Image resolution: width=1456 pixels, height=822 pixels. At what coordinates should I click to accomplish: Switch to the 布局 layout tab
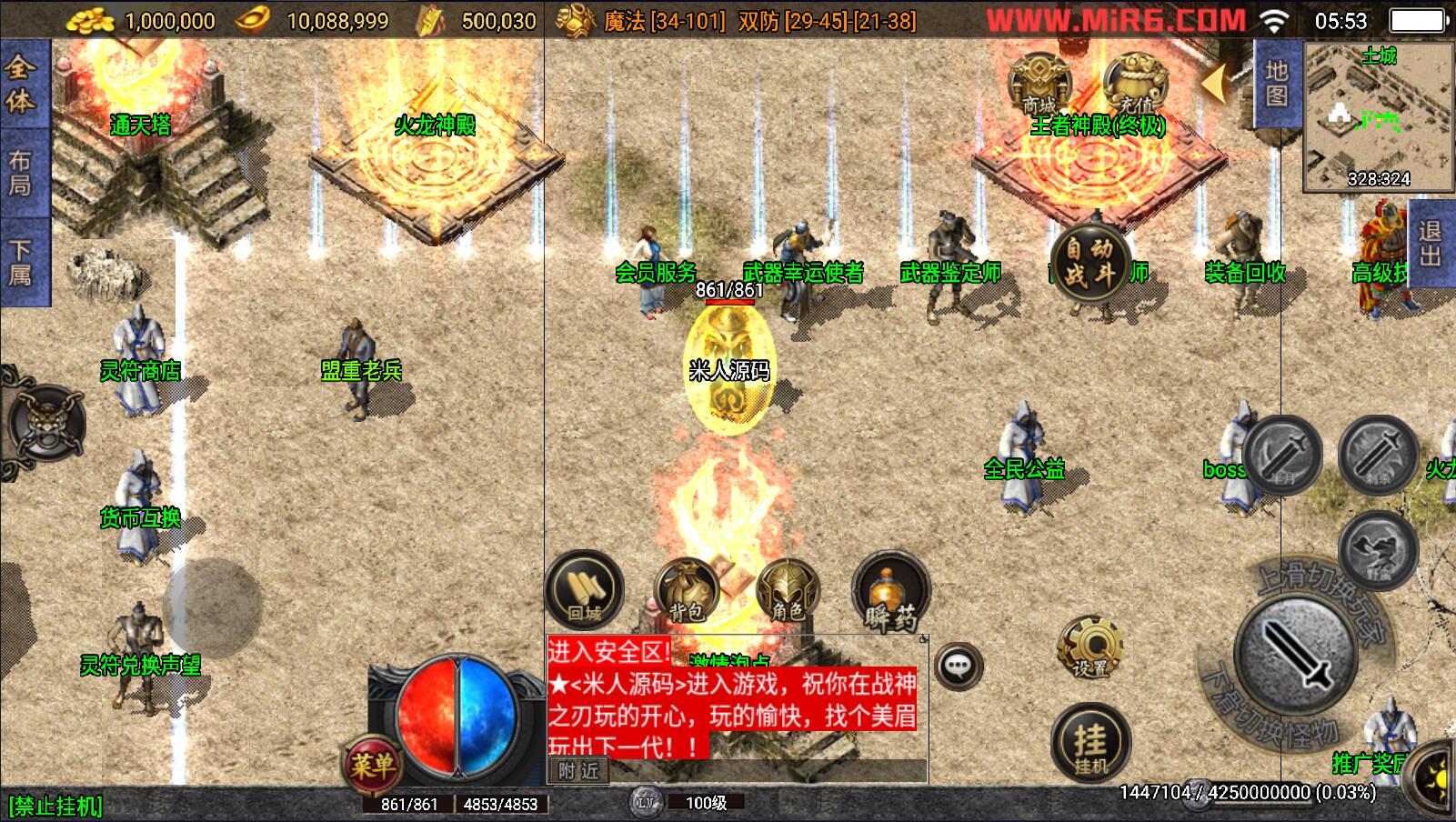[22, 173]
